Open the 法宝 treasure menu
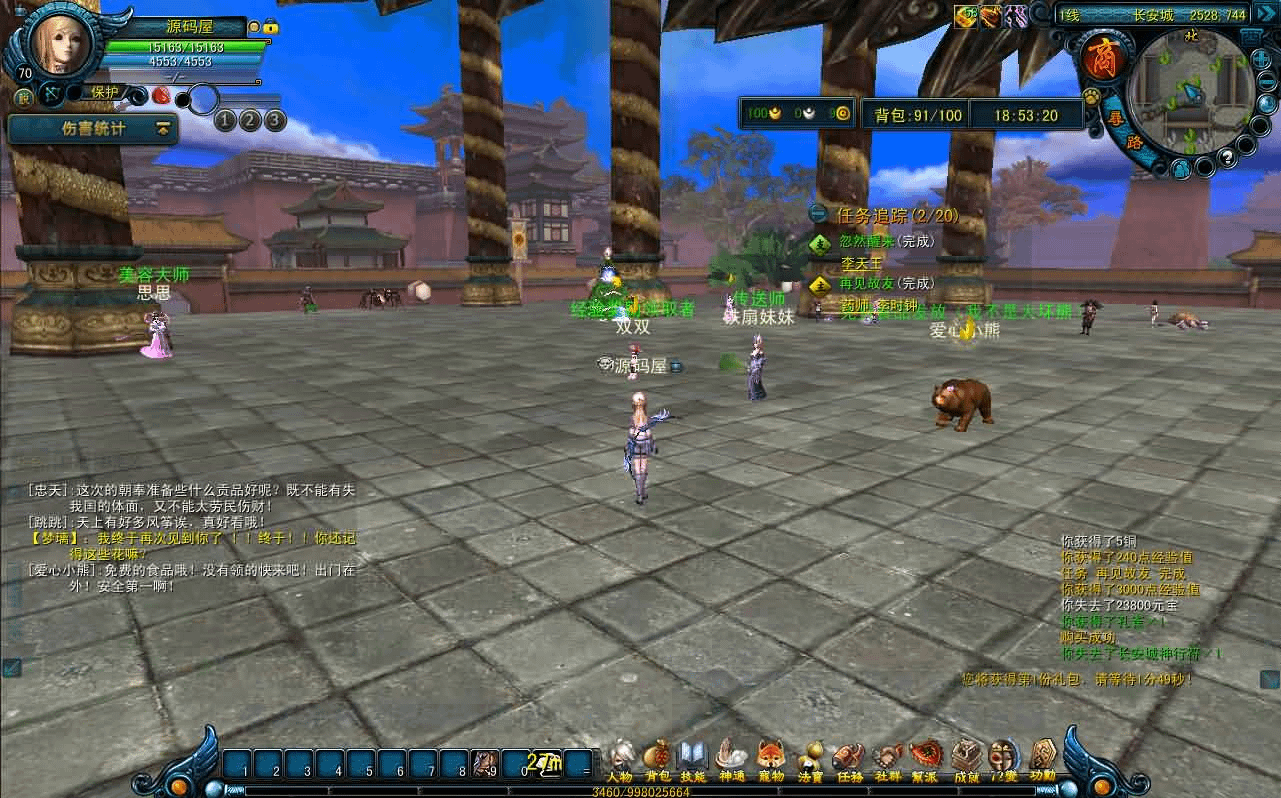Viewport: 1281px width, 798px height. point(810,758)
